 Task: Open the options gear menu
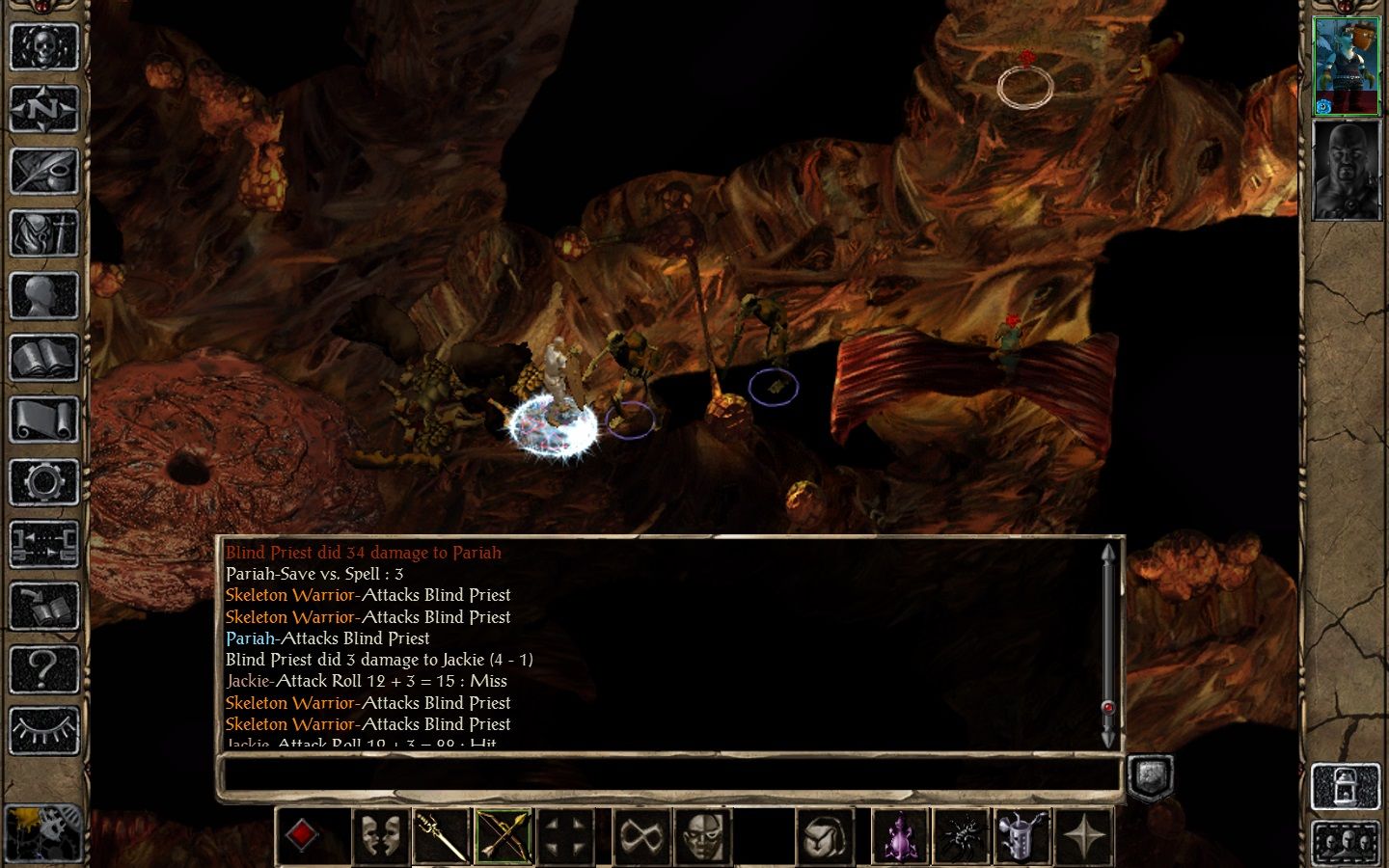[x=43, y=481]
